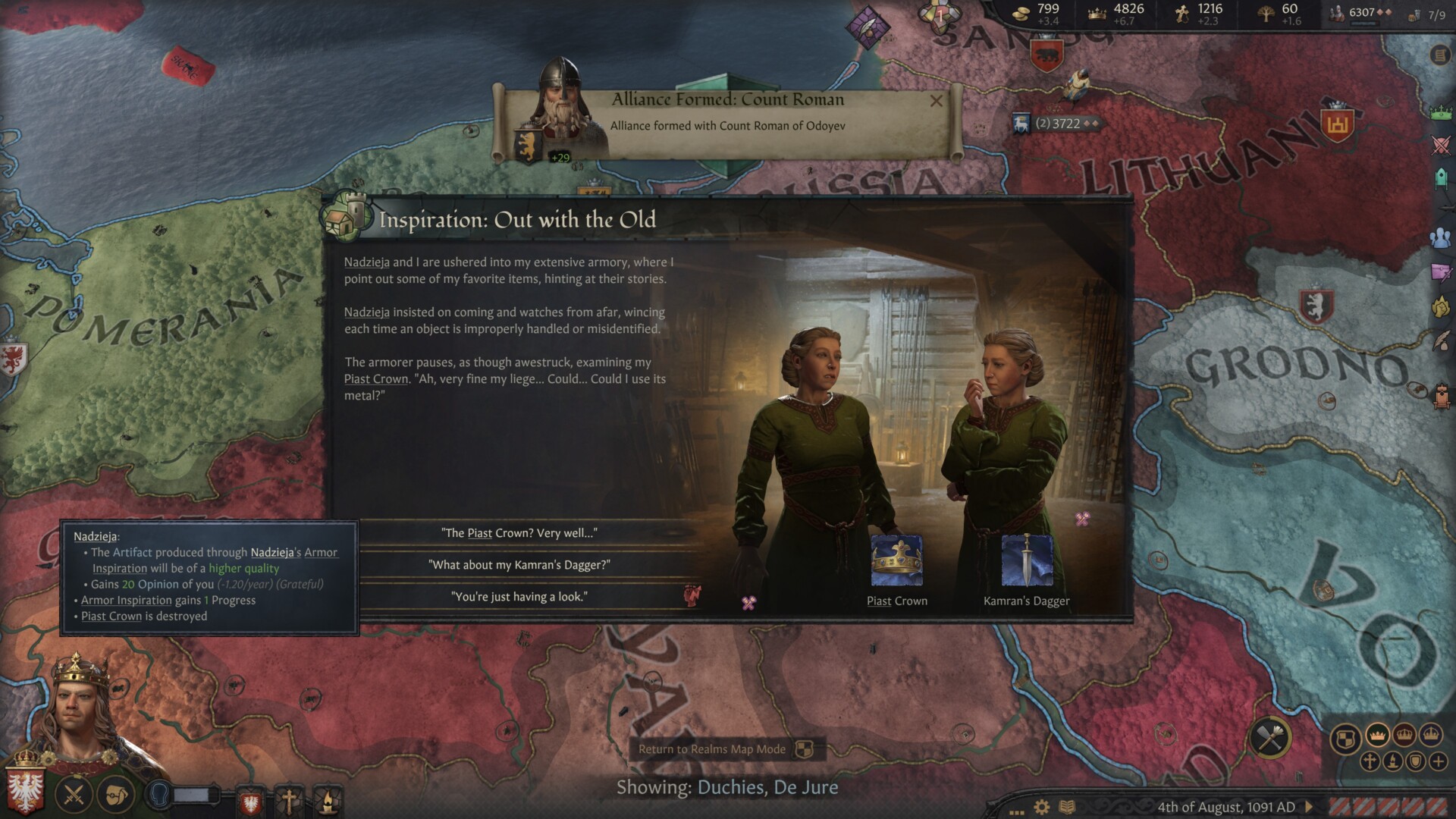Image resolution: width=1456 pixels, height=819 pixels.
Task: Close the Alliance Formed notification
Action: pyautogui.click(x=937, y=101)
